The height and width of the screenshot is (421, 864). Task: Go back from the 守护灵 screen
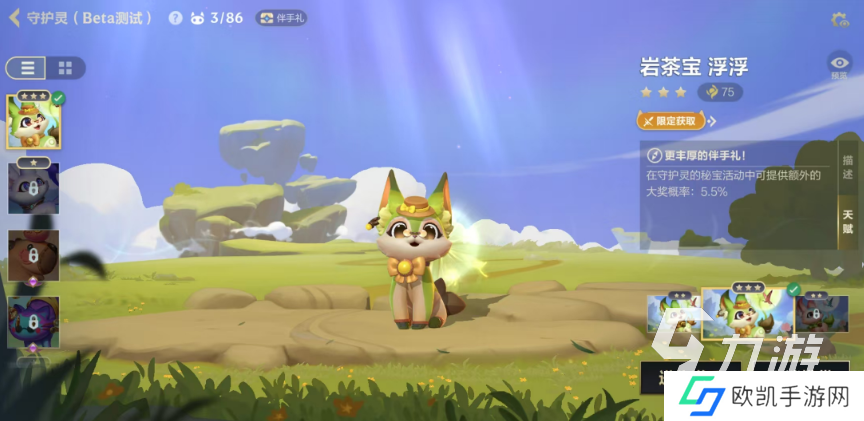coord(14,18)
